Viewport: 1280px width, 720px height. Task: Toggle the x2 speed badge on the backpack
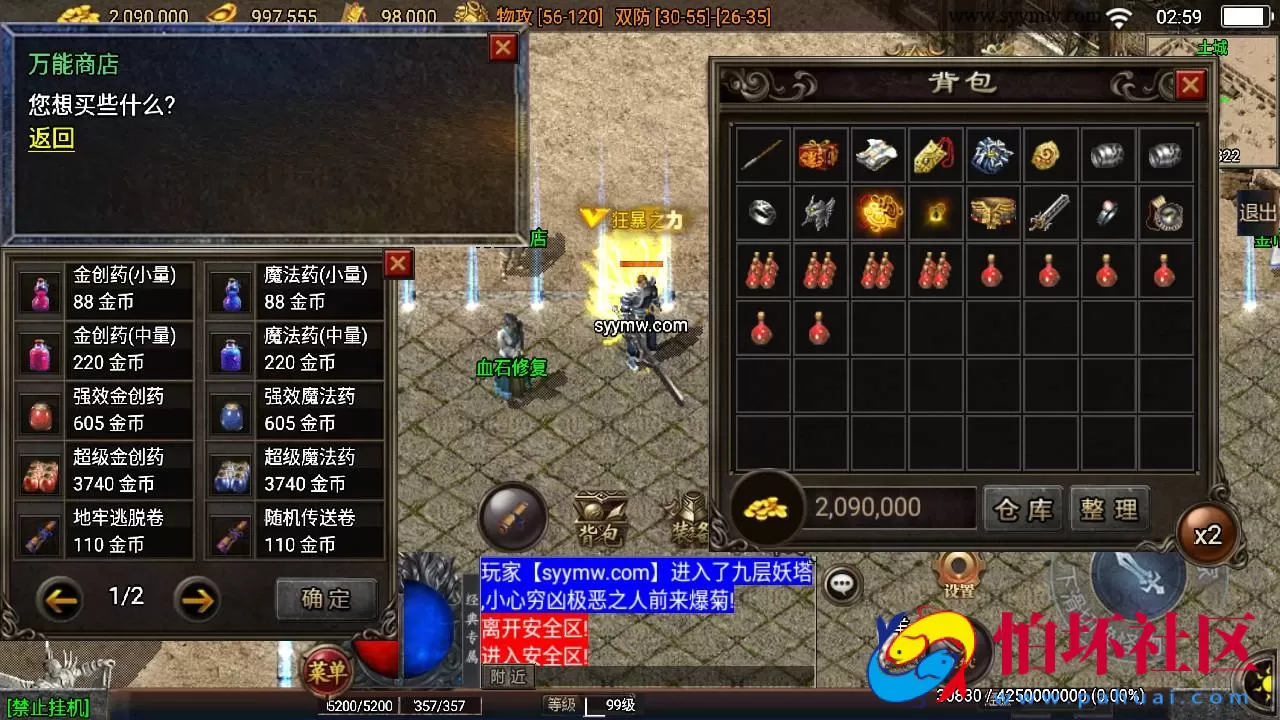tap(1208, 535)
